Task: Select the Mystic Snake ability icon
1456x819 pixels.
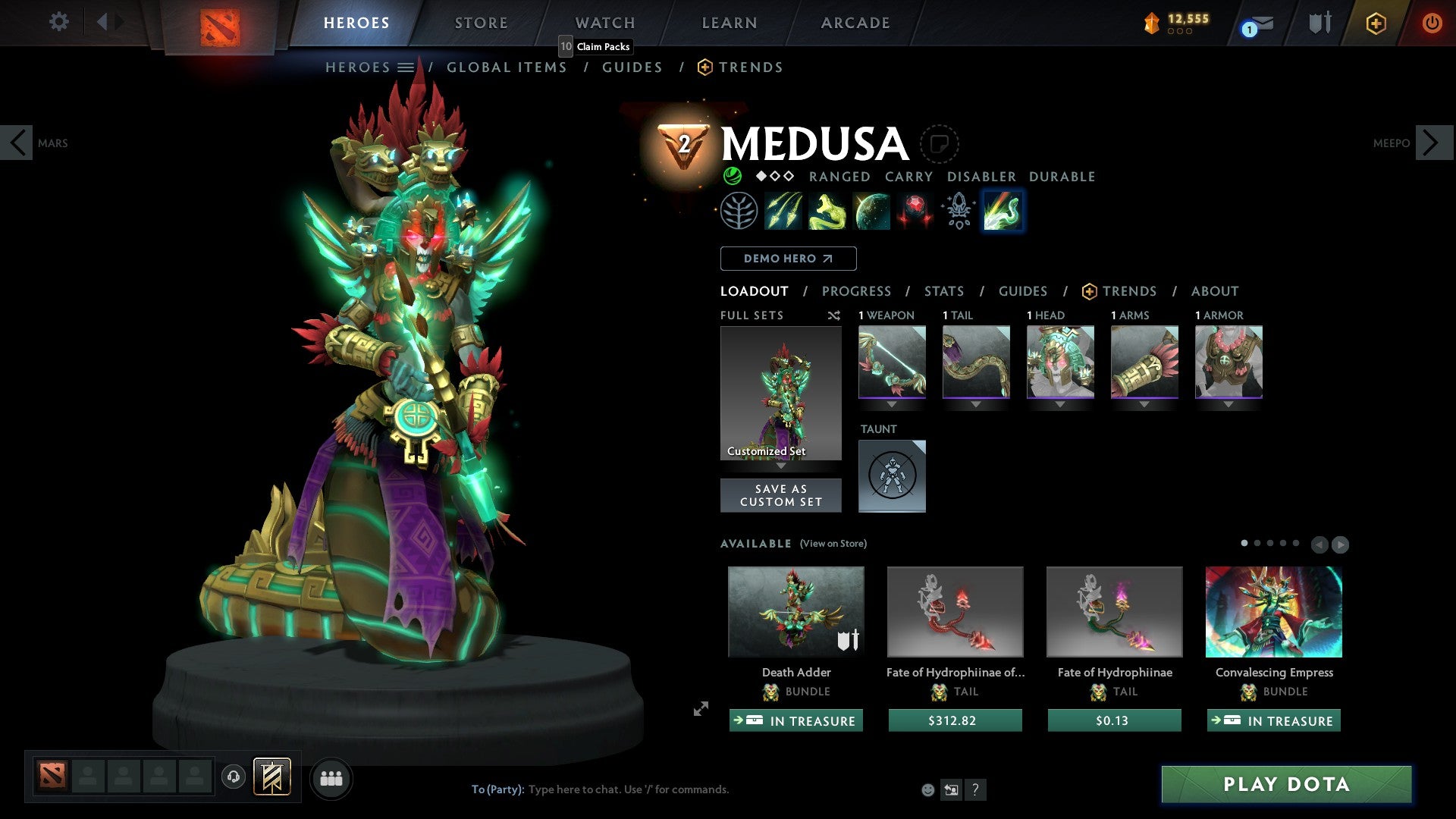Action: point(827,211)
